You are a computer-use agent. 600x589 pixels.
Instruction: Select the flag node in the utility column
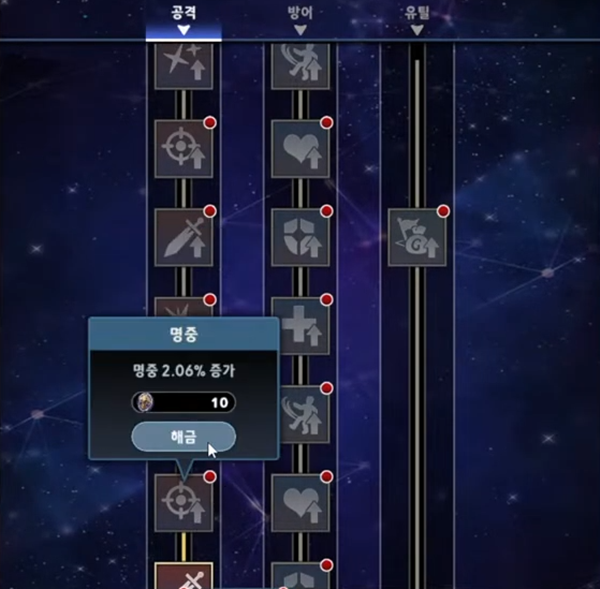pos(416,237)
